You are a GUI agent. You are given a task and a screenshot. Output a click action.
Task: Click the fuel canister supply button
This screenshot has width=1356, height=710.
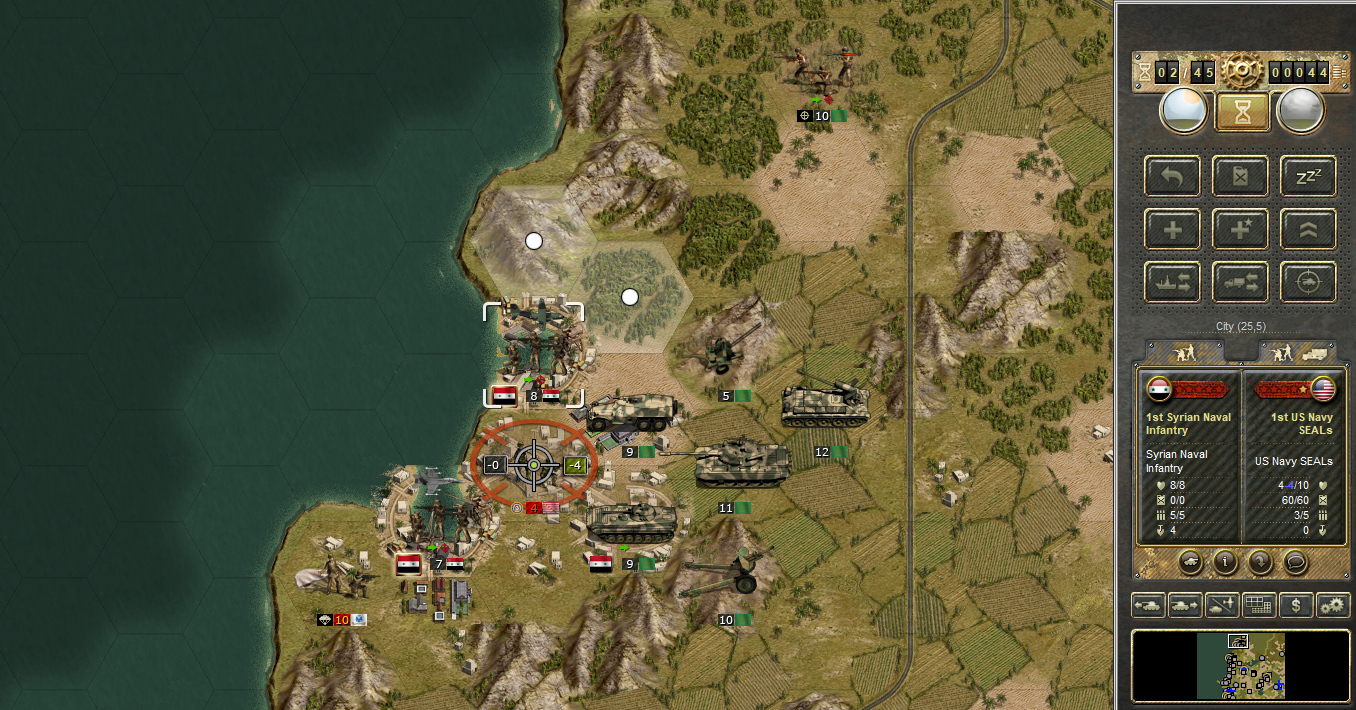[x=1240, y=176]
